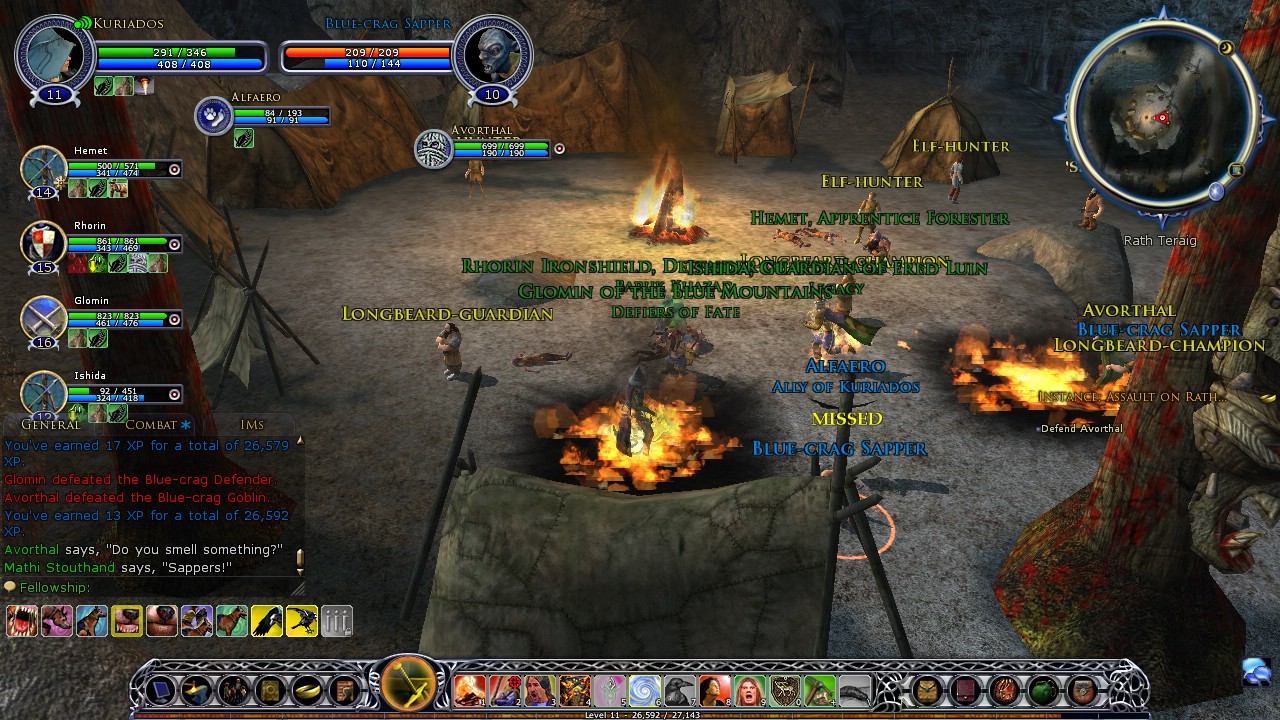Viewport: 1280px width, 720px height.
Task: Select Rhorin's shield portrait in fellowship list
Action: click(x=43, y=243)
